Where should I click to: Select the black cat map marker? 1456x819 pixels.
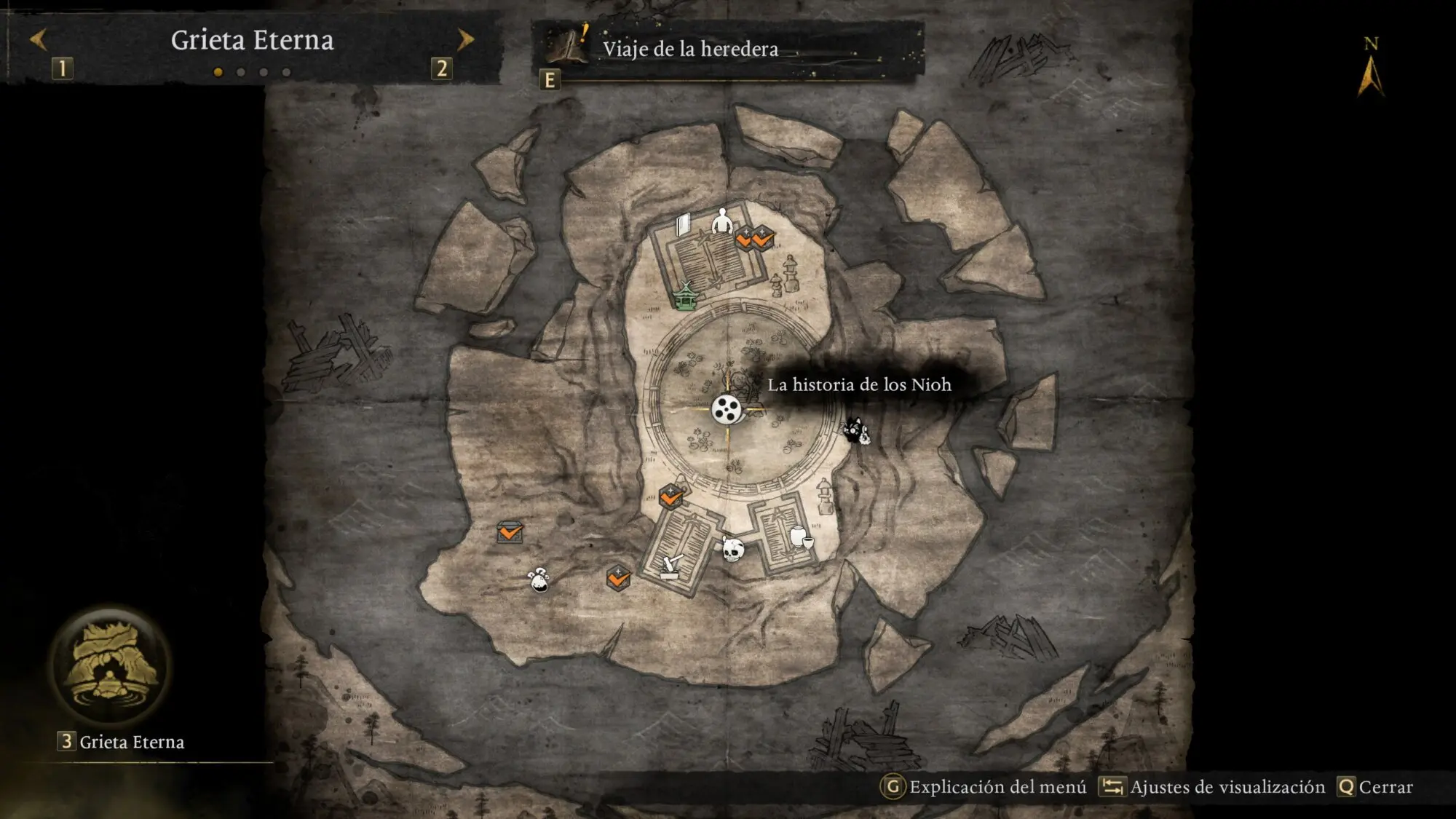[x=856, y=430]
